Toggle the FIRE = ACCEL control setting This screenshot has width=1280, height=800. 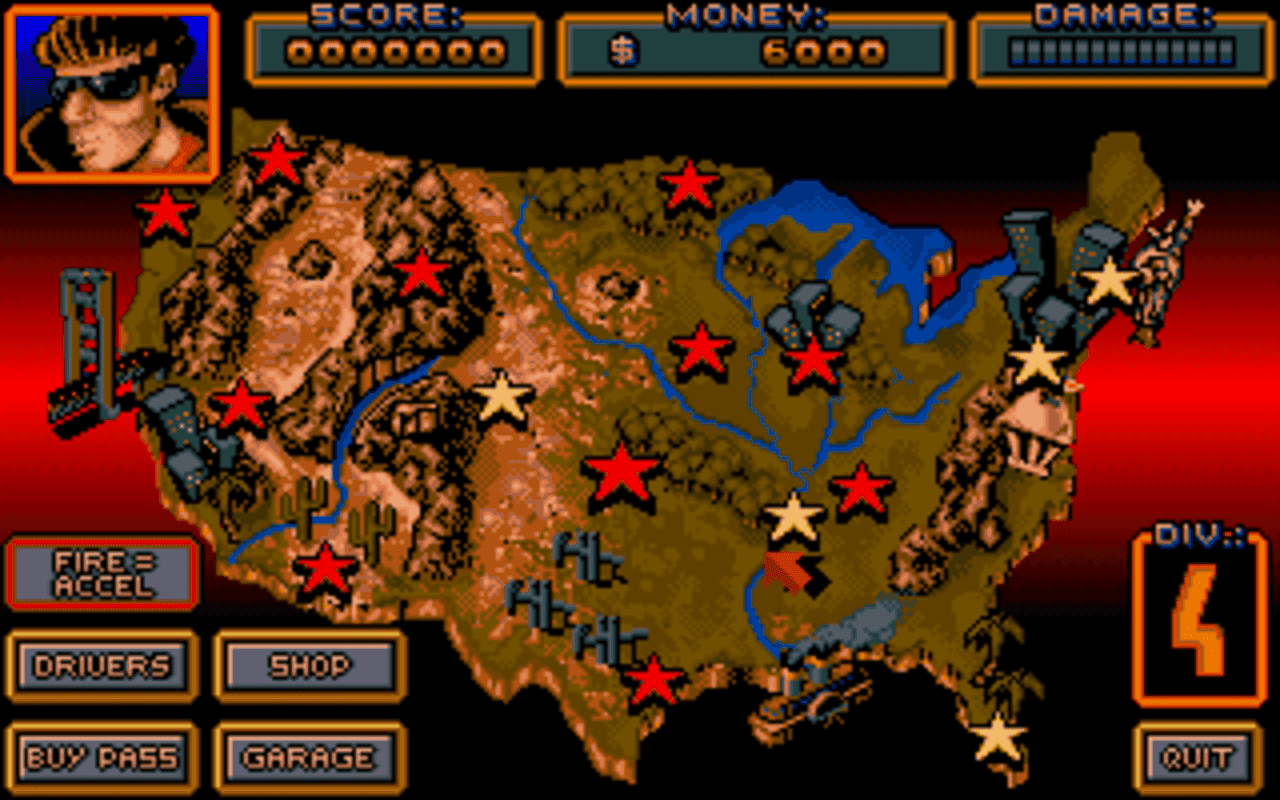coord(100,573)
